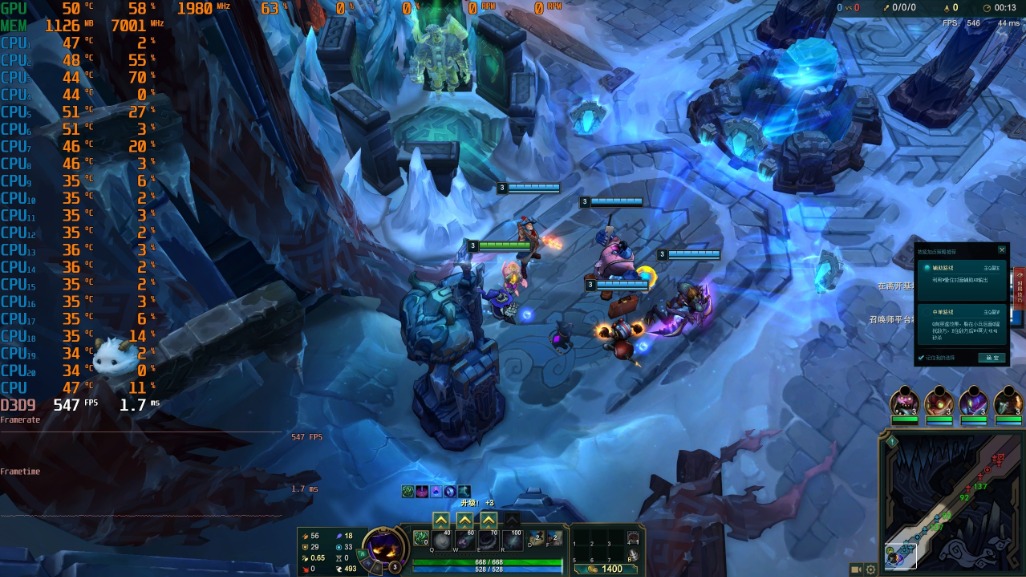Screen dimensions: 1026x577
Task: Level up the Q ability
Action: coord(440,520)
